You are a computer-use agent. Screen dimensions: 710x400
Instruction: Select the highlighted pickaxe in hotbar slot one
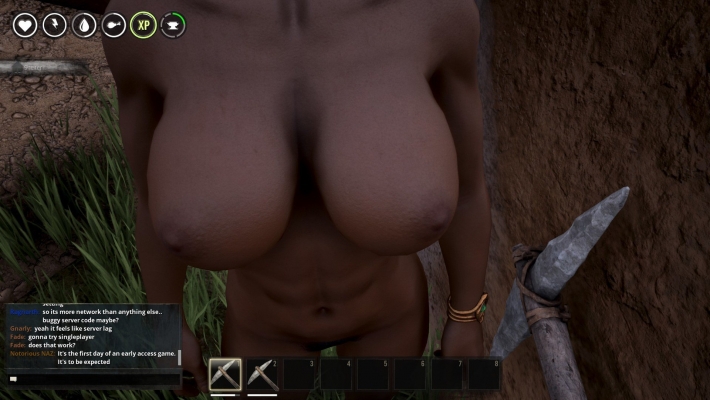click(x=225, y=374)
